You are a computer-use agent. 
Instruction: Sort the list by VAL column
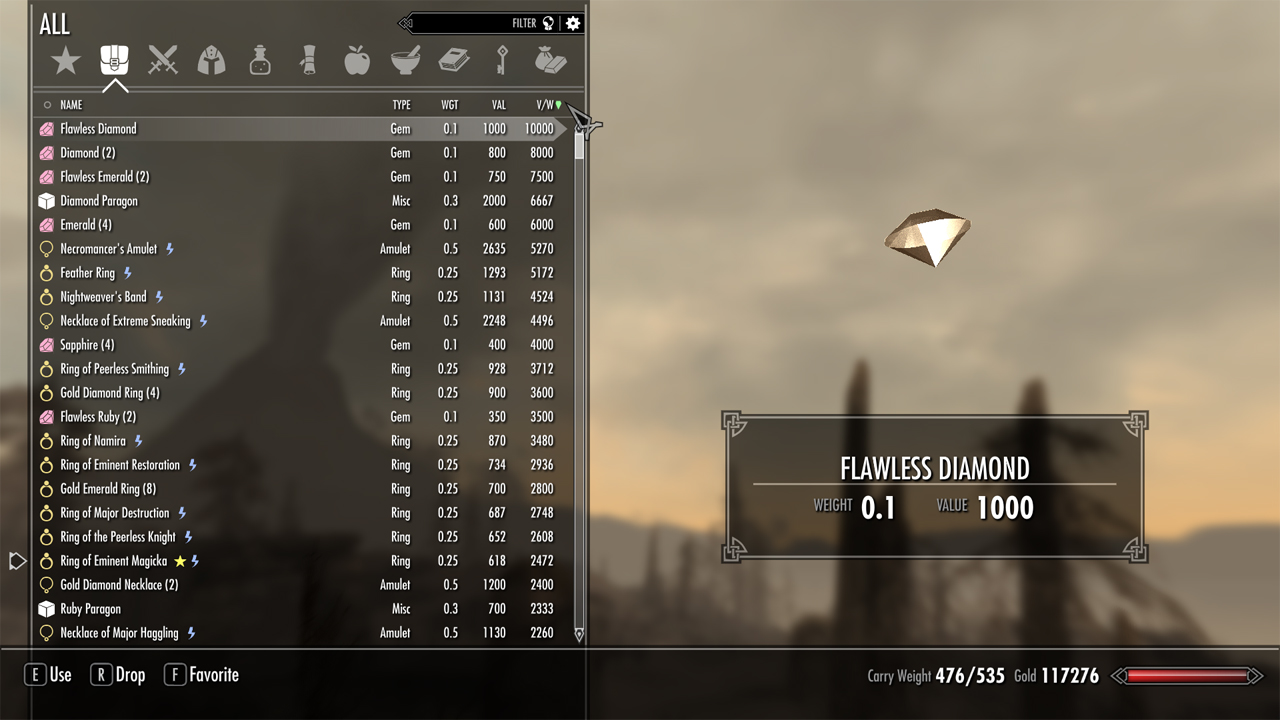498,105
